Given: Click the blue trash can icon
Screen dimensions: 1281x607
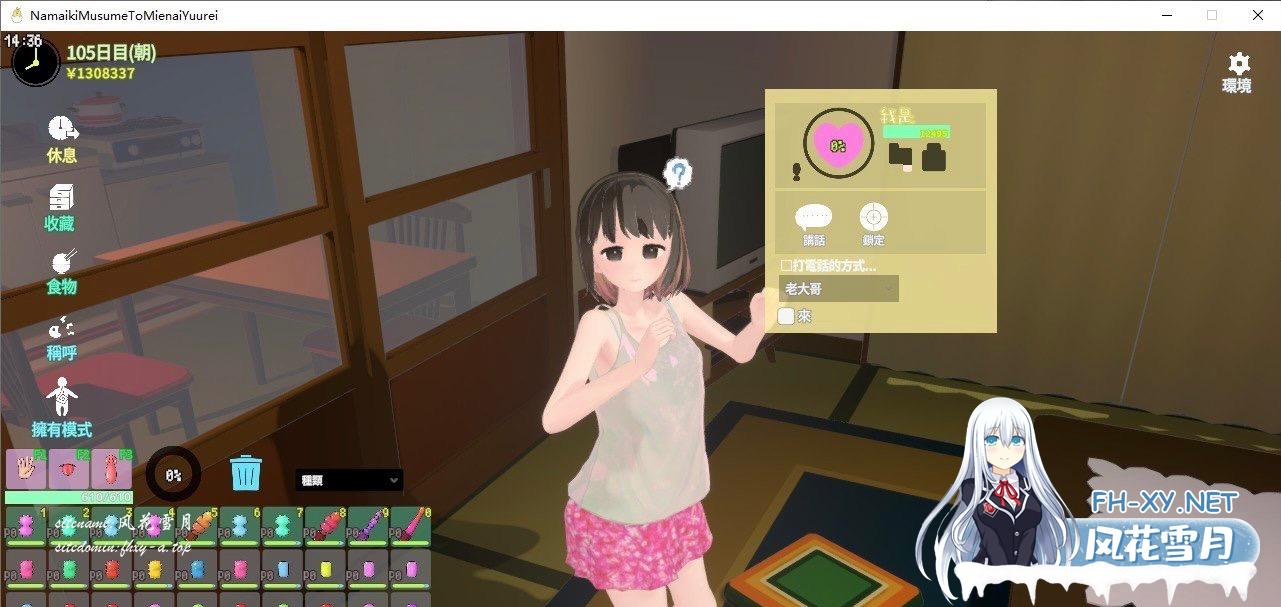Looking at the screenshot, I should (245, 472).
